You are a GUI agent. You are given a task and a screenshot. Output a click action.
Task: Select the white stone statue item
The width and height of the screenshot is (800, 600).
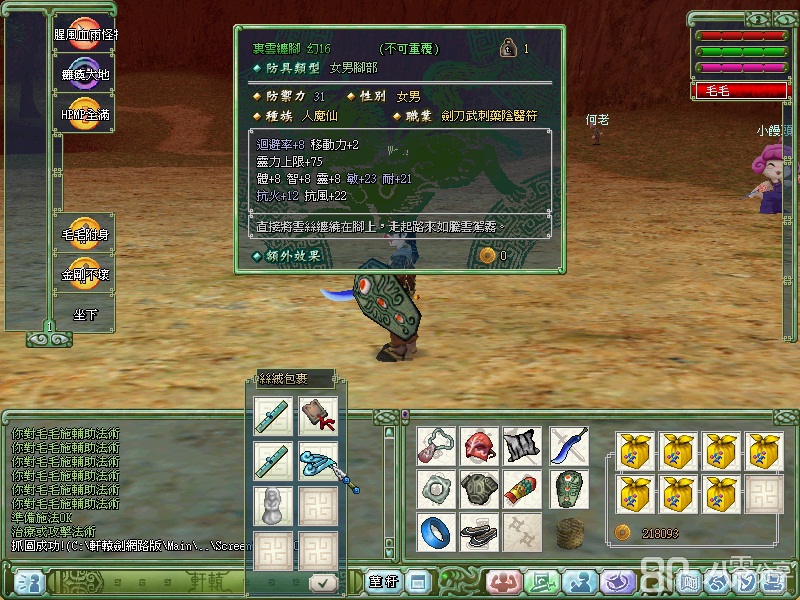273,505
